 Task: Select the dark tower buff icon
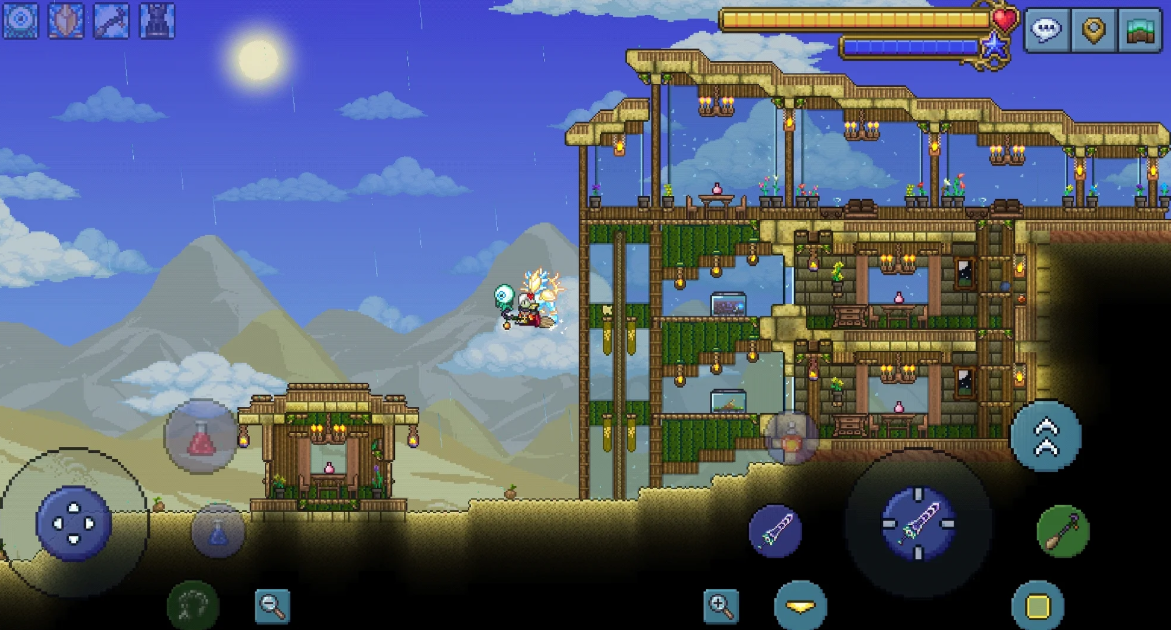pos(157,20)
